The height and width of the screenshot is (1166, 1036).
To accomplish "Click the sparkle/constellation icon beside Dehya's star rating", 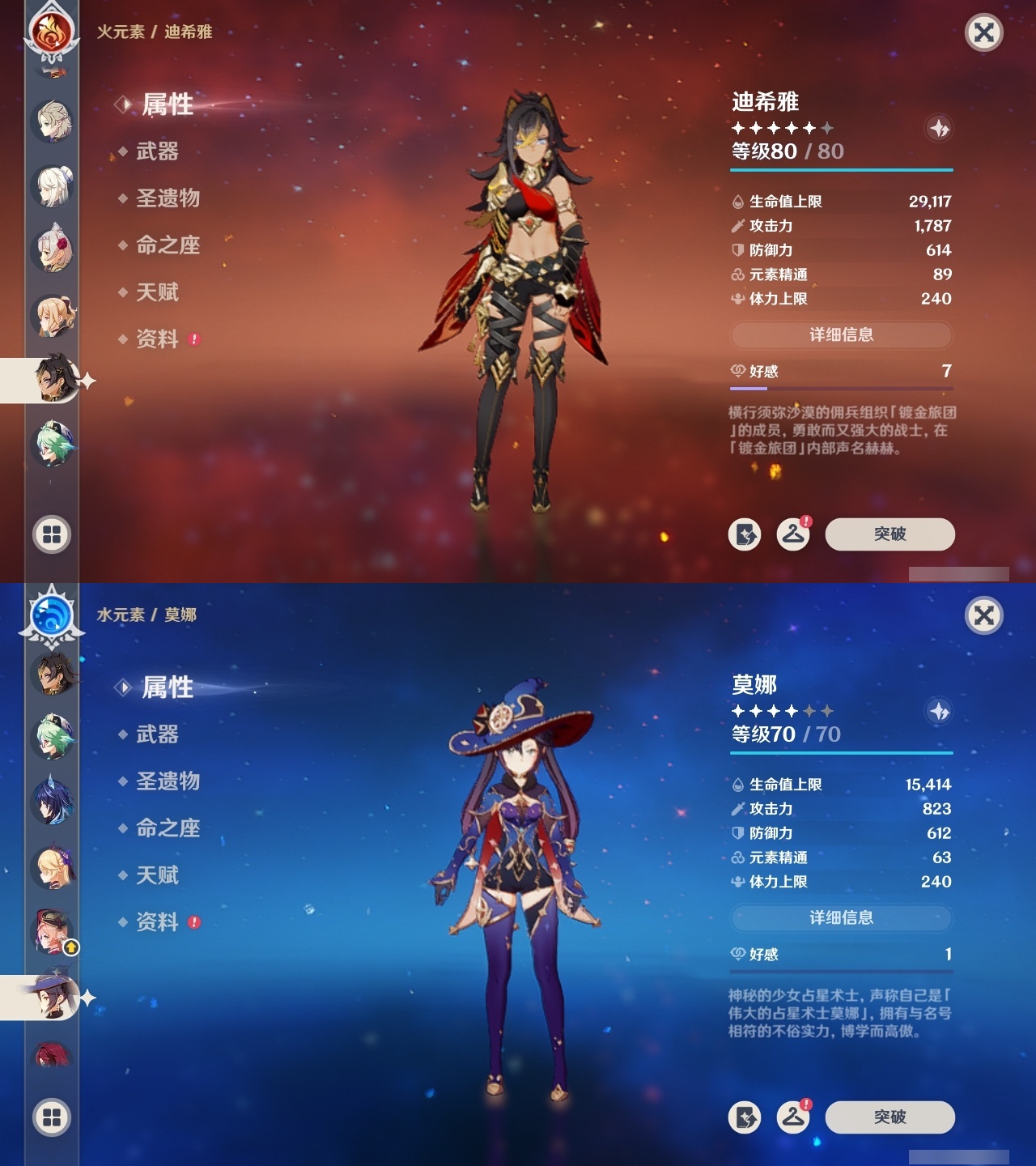I will pos(938,127).
